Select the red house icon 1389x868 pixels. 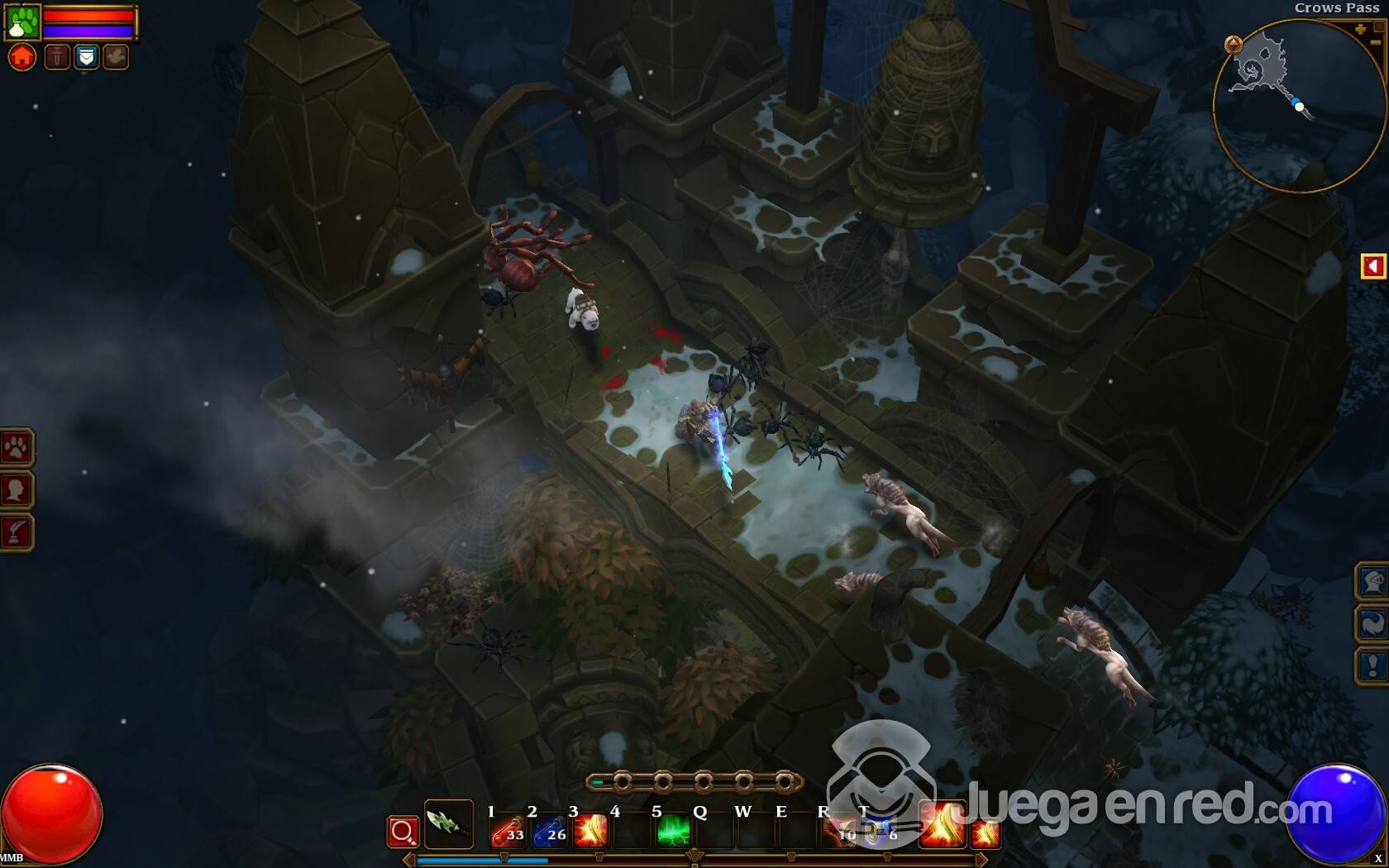pyautogui.click(x=22, y=57)
